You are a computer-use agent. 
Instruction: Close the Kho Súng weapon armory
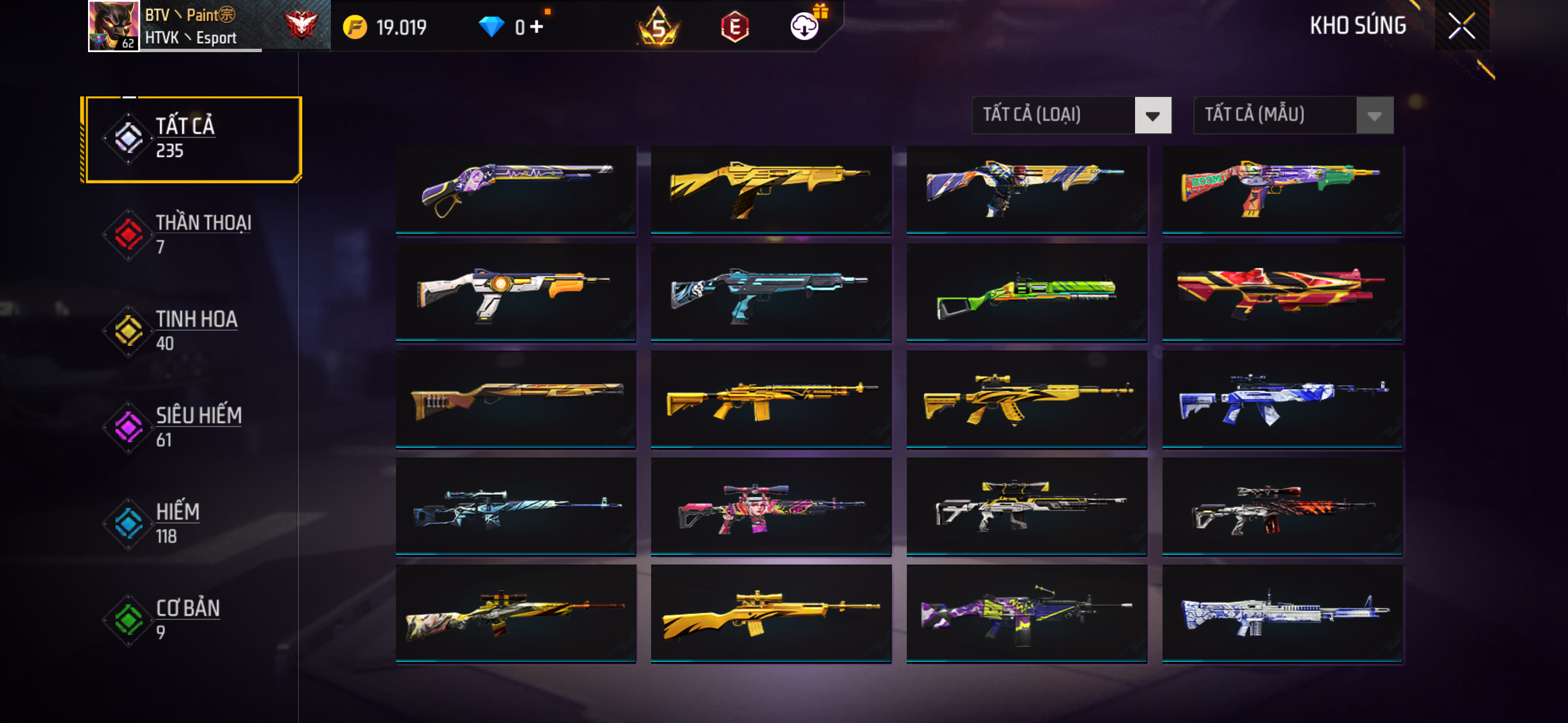[1461, 26]
